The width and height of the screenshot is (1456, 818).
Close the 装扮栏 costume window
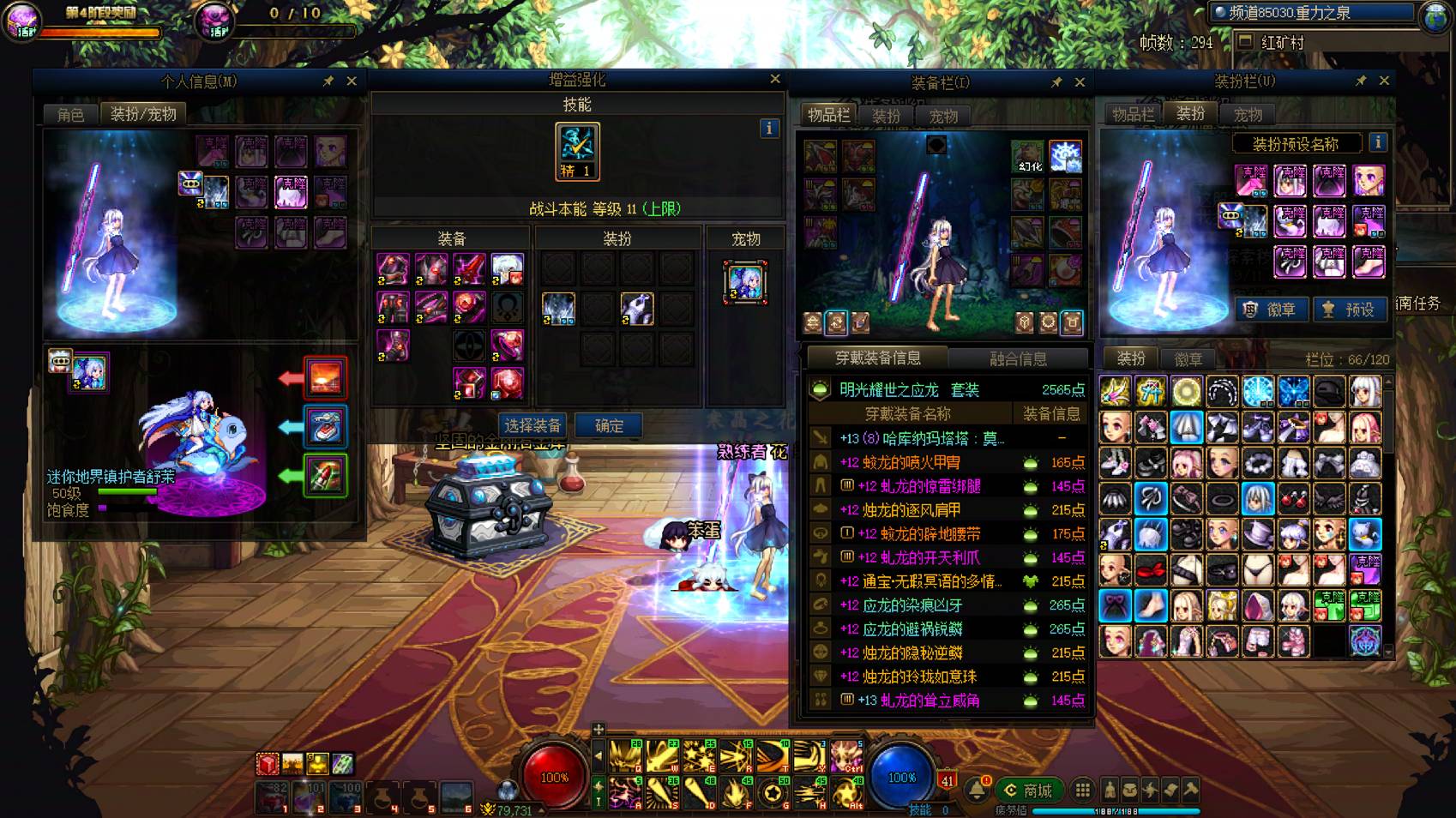1384,81
